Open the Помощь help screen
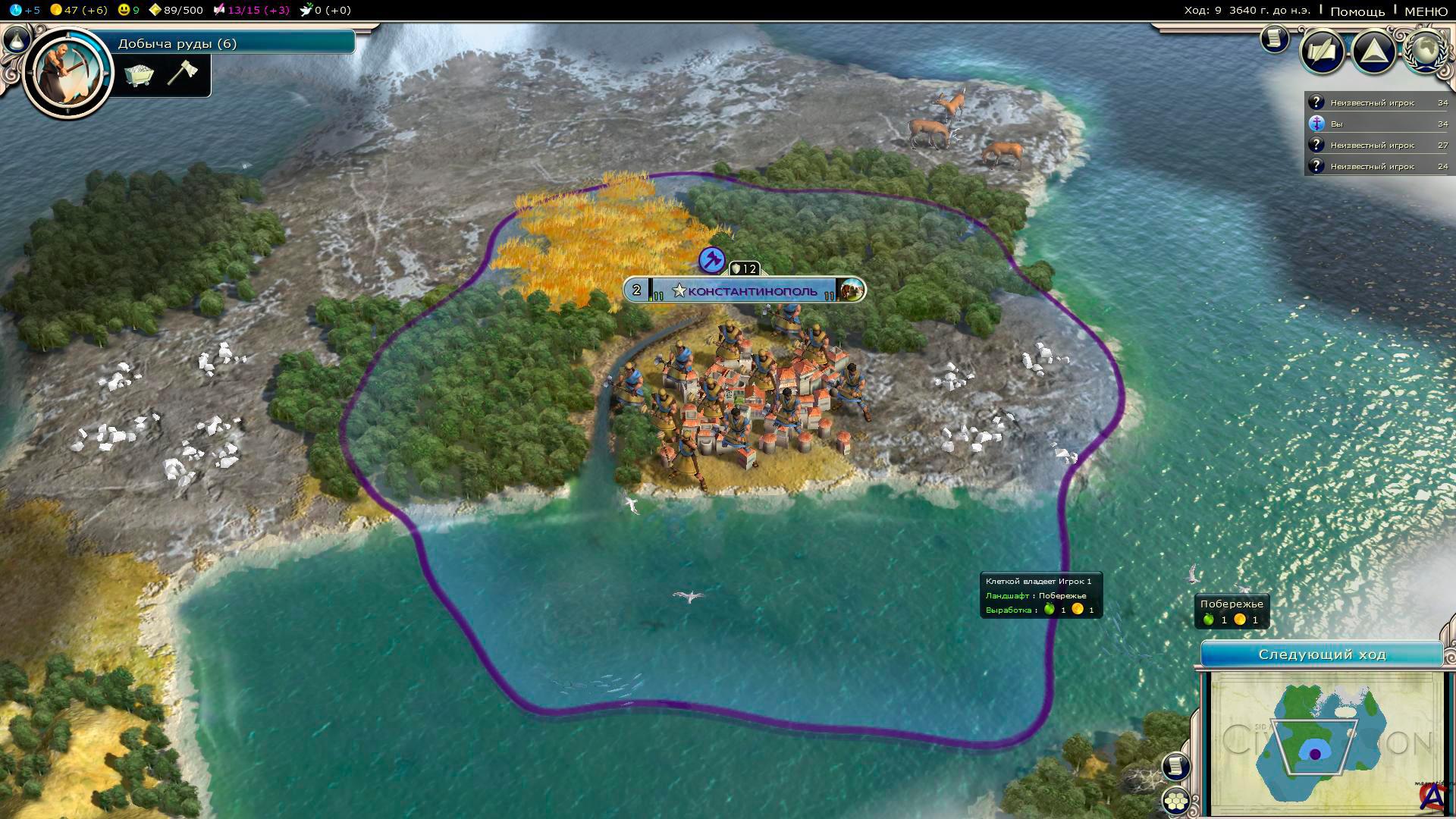The width and height of the screenshot is (1456, 819). [1357, 11]
